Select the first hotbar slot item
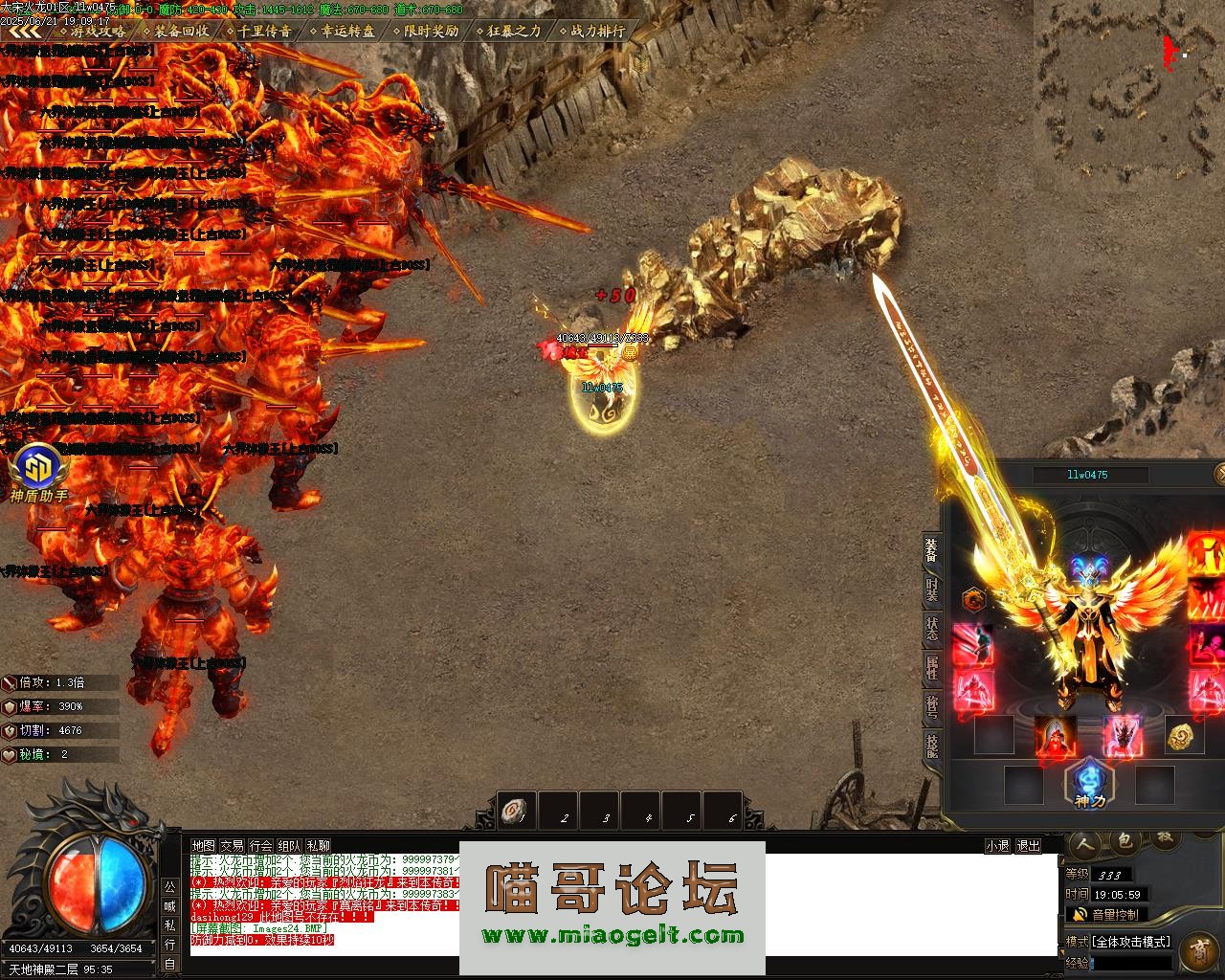Screen dimensions: 1225x980 [x=518, y=813]
